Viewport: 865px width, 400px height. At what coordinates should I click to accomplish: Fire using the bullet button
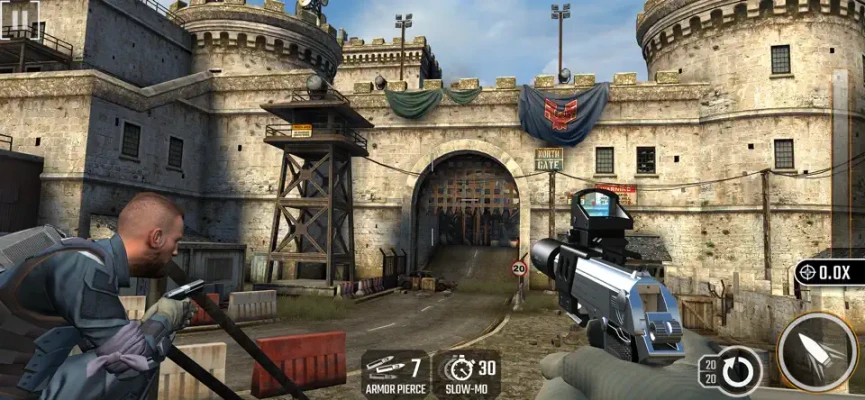click(x=816, y=352)
